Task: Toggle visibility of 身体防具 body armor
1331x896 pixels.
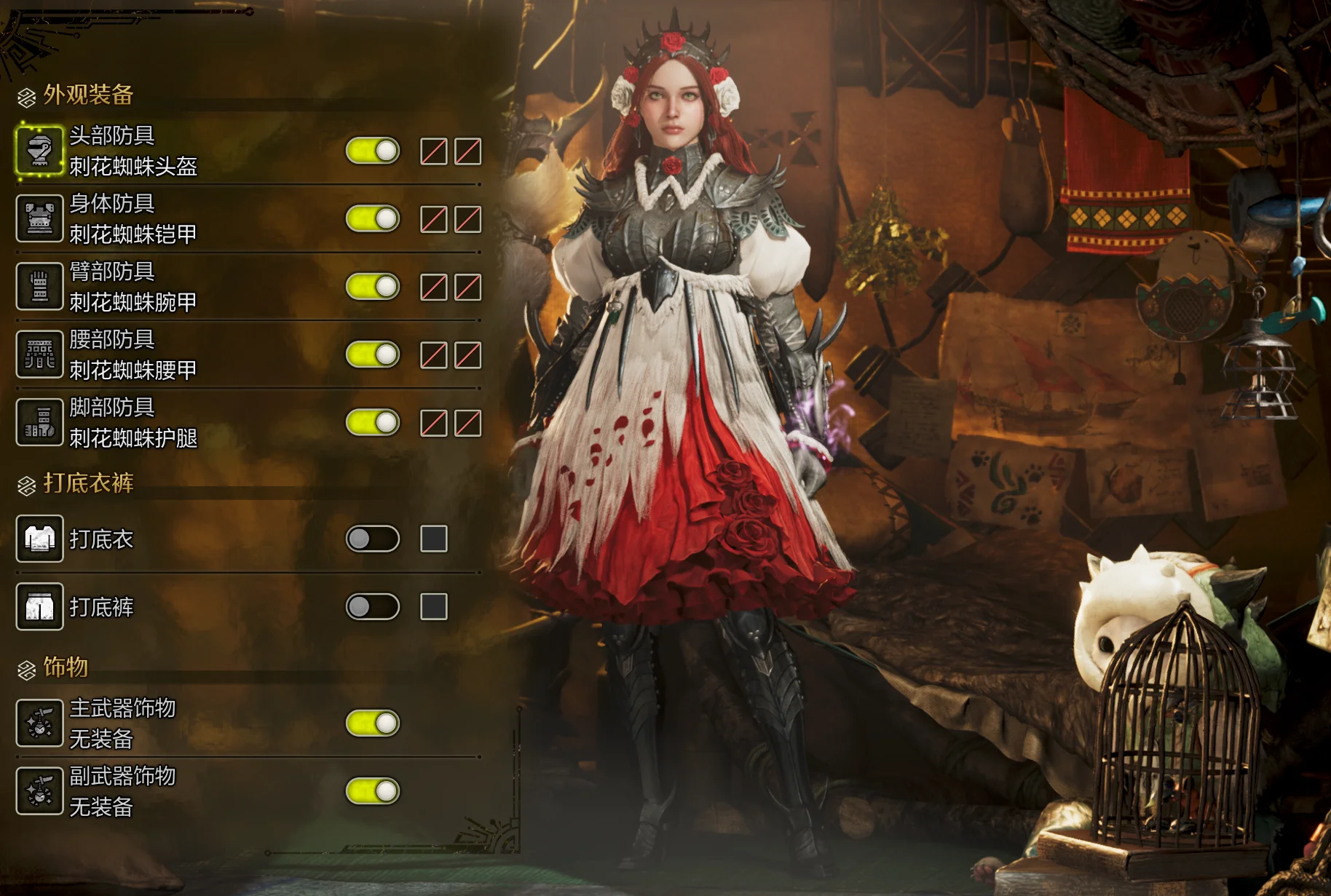Action: point(373,218)
